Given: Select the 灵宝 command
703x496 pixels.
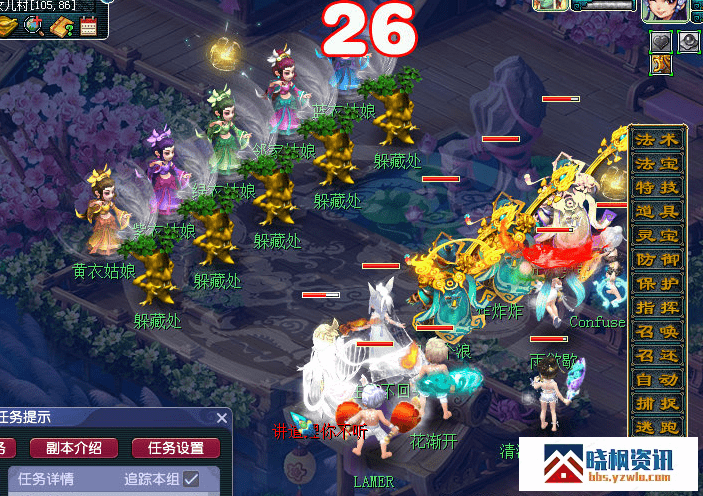Looking at the screenshot, I should pyautogui.click(x=657, y=235).
